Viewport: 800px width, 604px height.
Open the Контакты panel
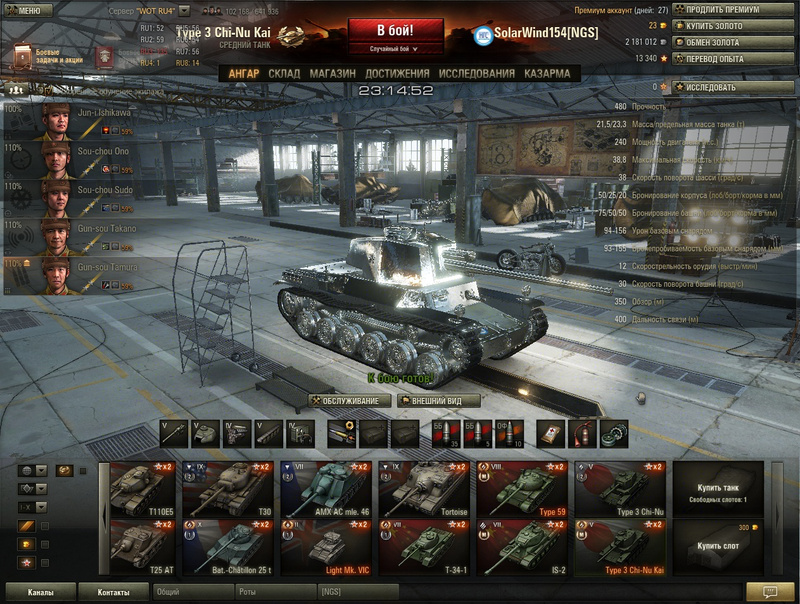pos(113,592)
